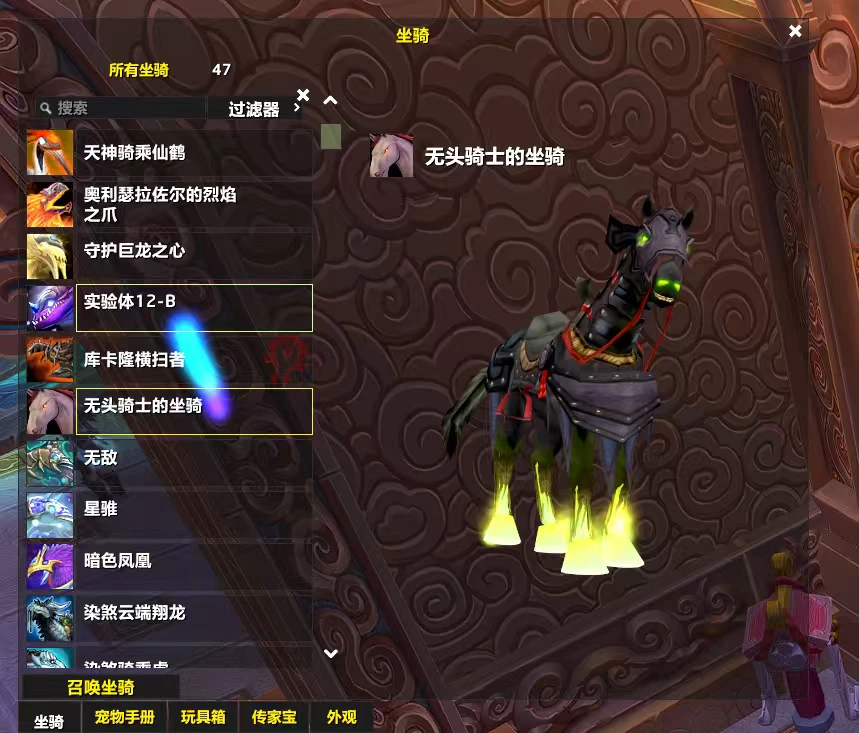This screenshot has height=733, width=859.
Task: Close the mount journal window
Action: pyautogui.click(x=795, y=31)
